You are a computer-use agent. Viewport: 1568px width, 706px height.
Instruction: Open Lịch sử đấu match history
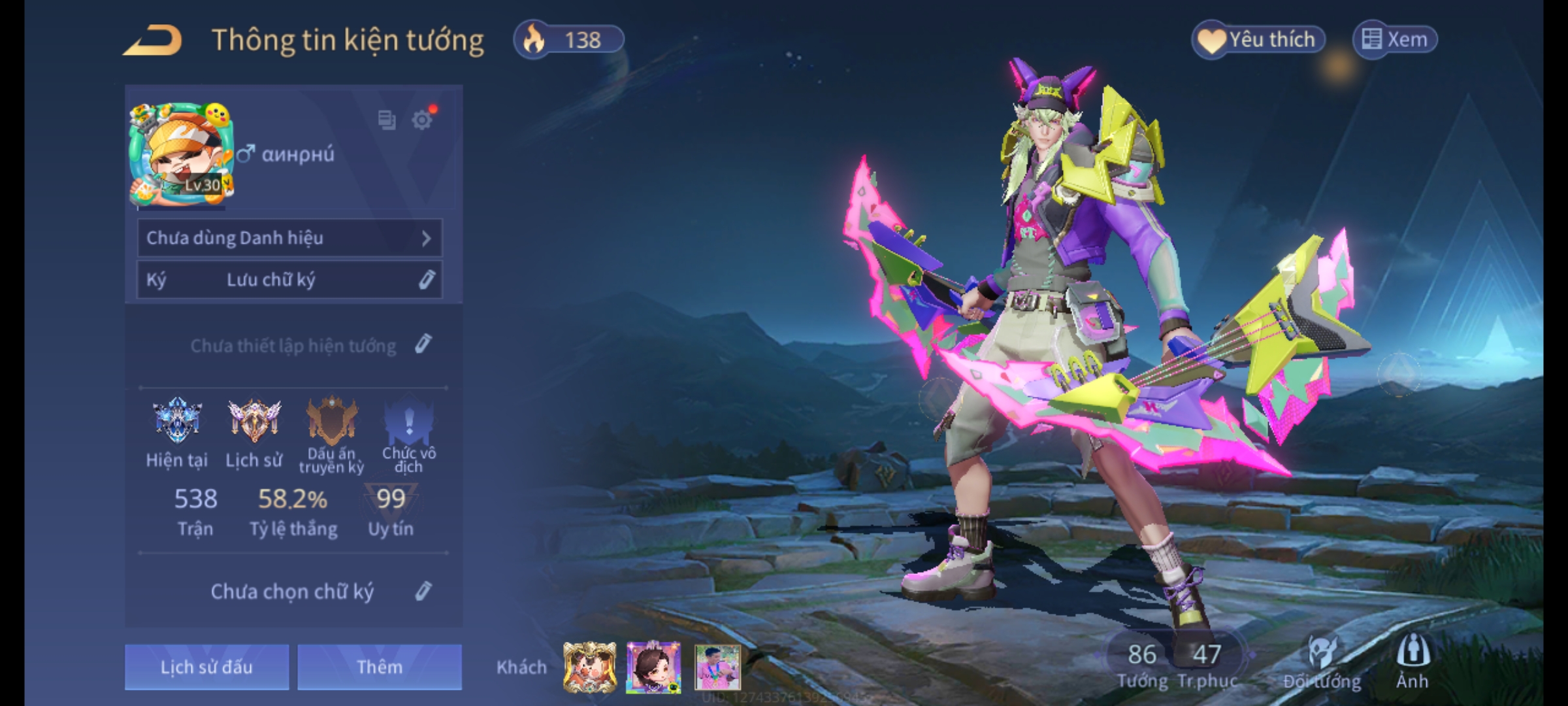click(206, 667)
